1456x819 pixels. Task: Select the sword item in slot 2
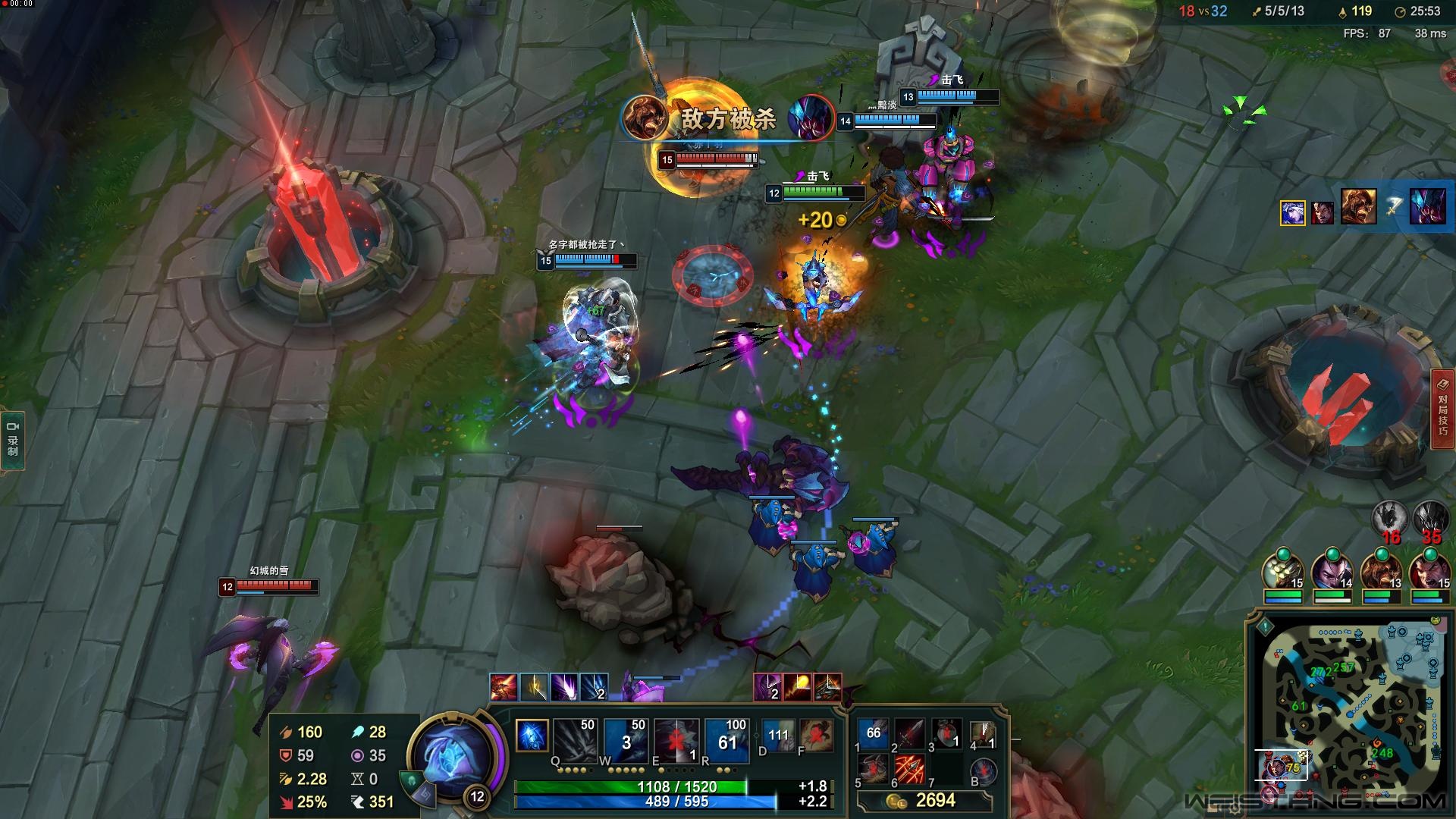coord(910,733)
